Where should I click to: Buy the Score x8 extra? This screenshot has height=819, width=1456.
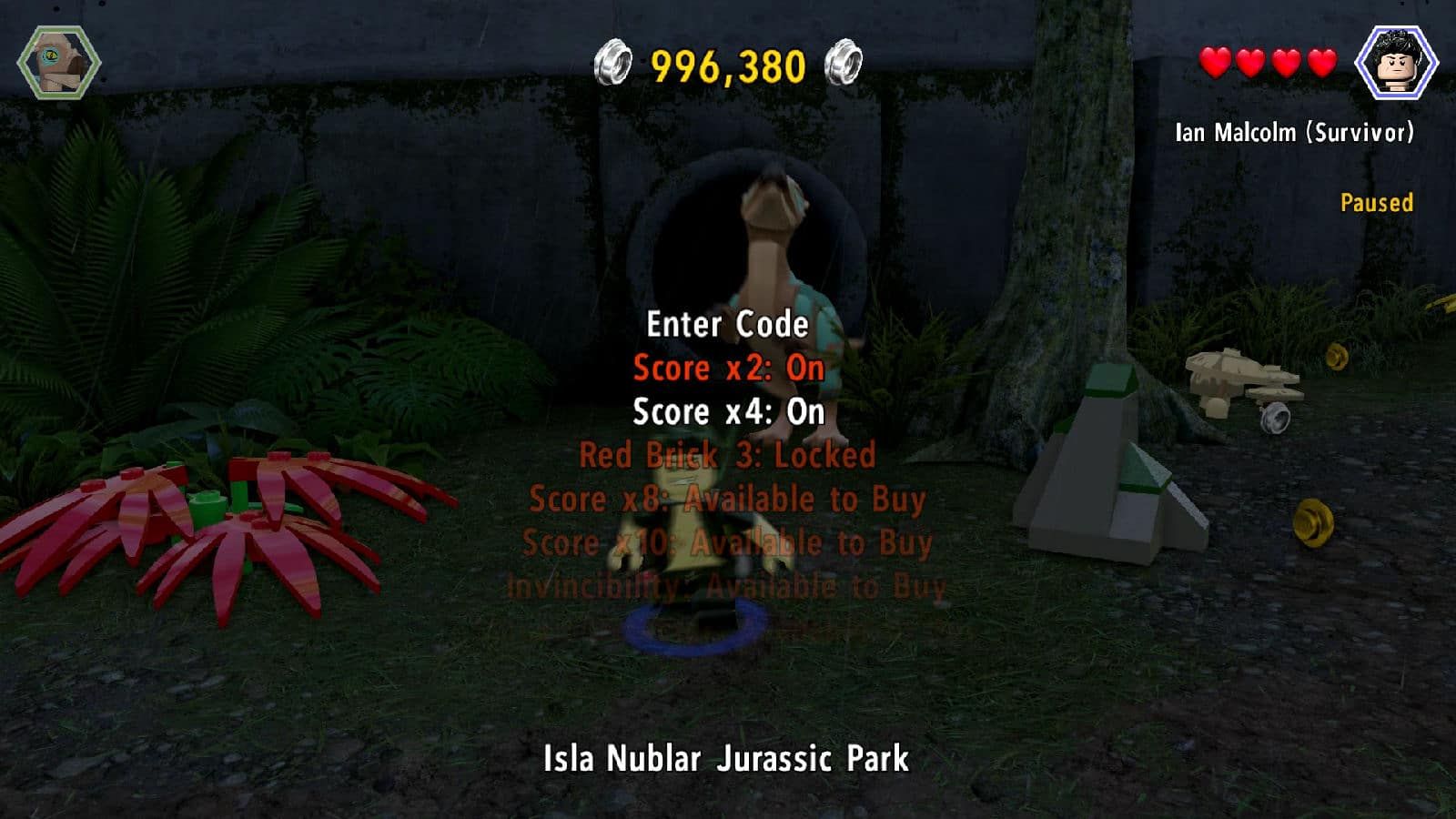click(x=727, y=499)
